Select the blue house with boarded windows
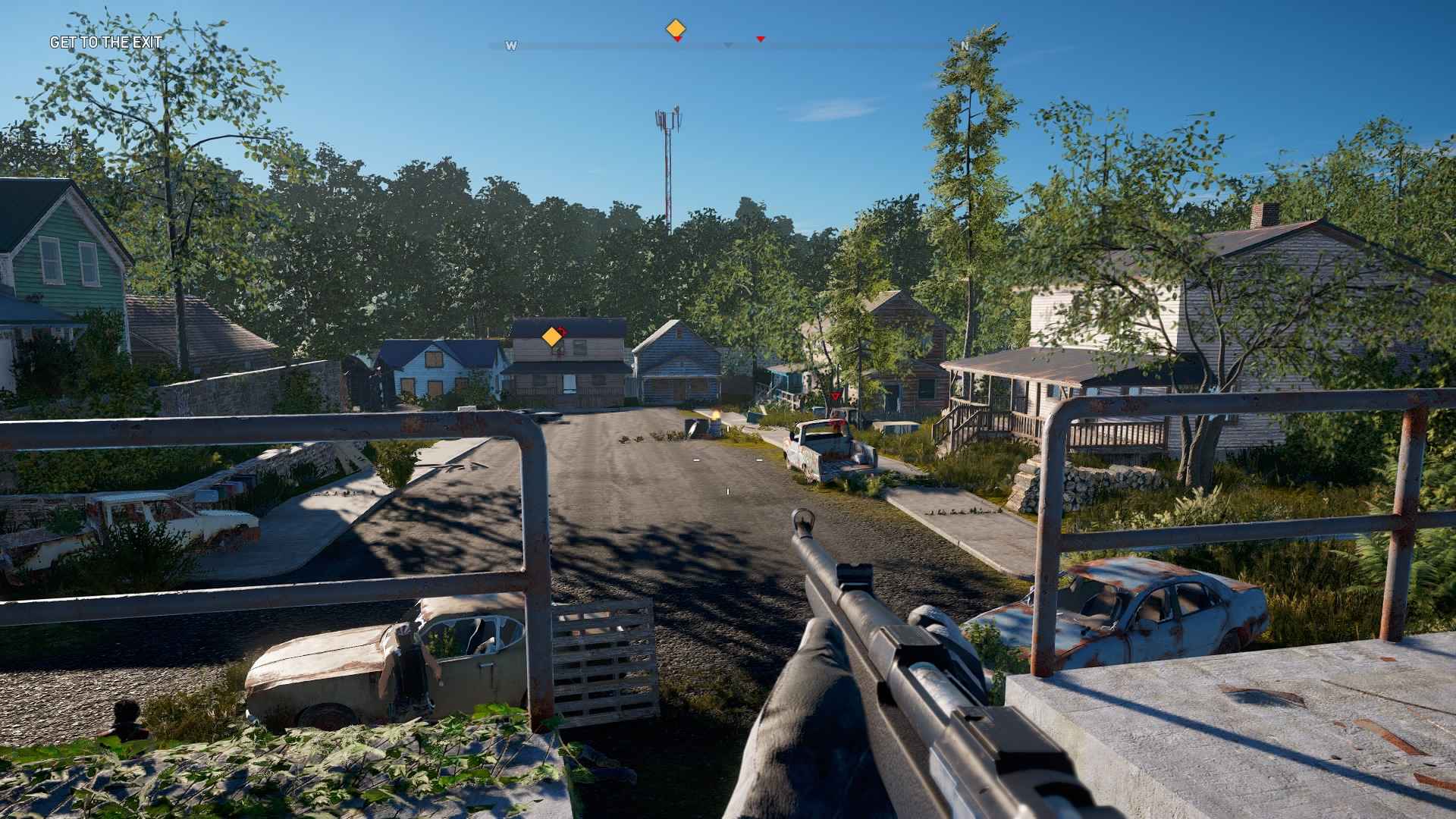 pyautogui.click(x=436, y=372)
